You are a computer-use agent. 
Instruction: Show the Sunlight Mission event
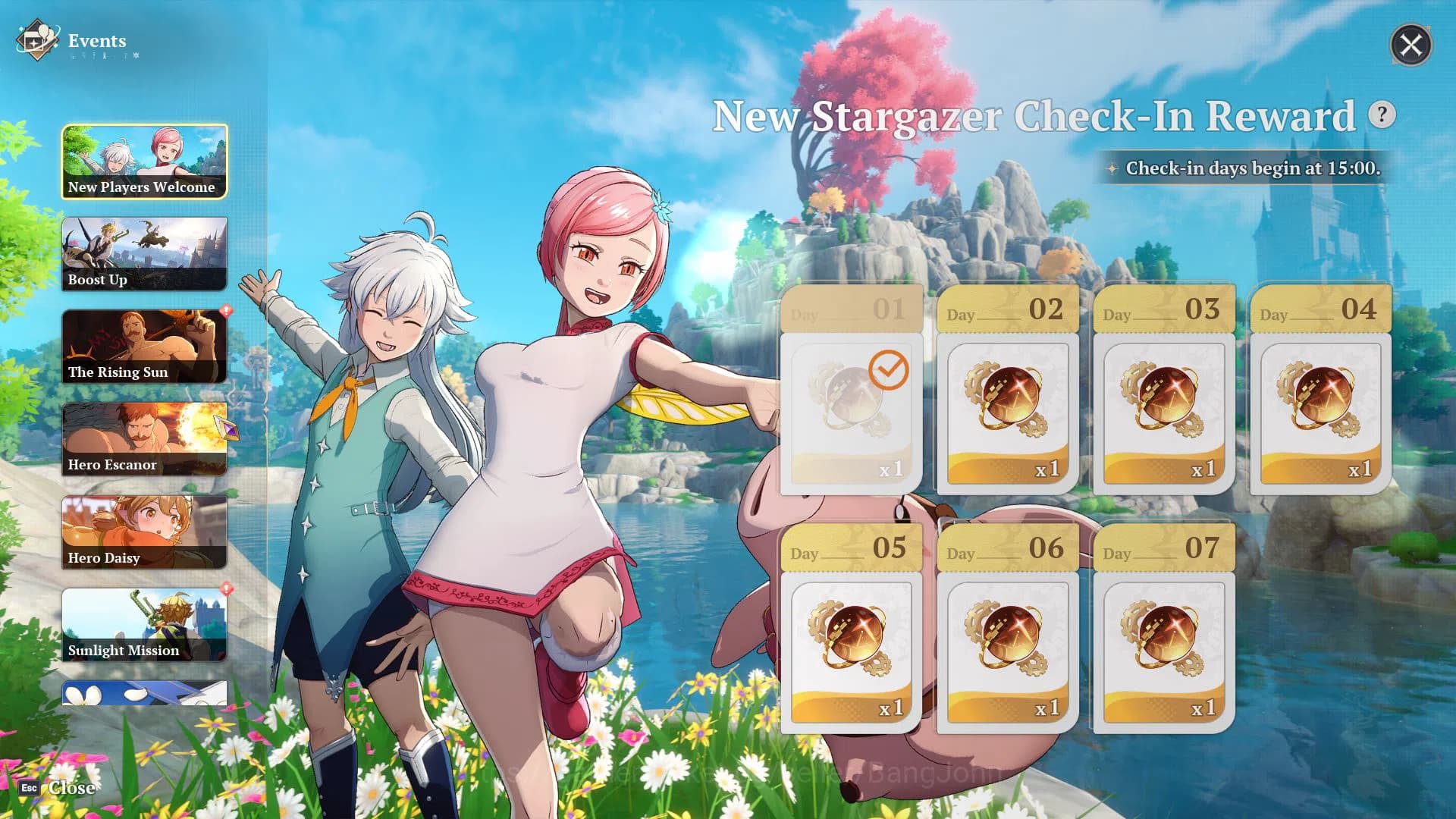pyautogui.click(x=144, y=625)
